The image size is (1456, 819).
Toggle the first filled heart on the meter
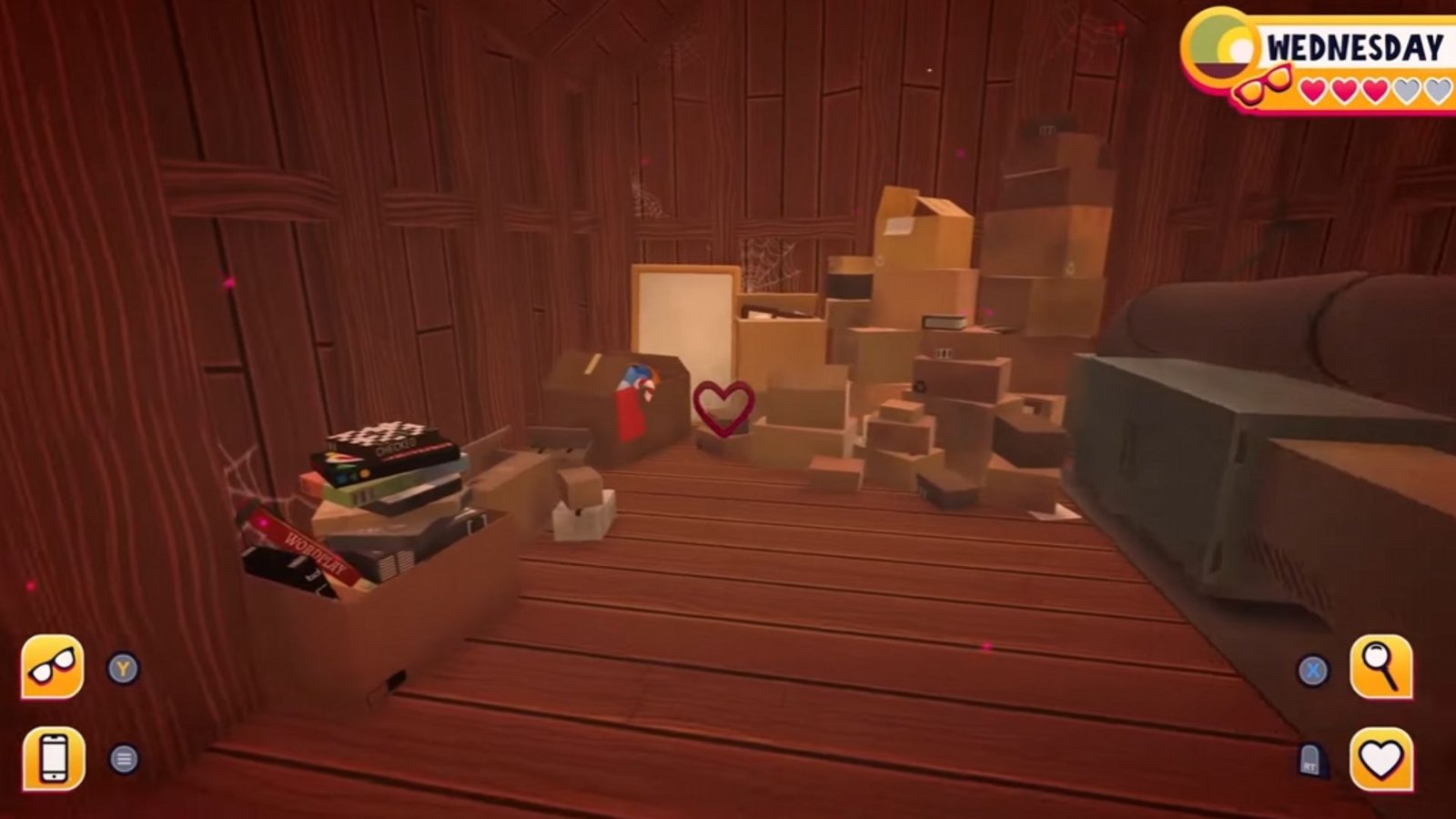(x=1311, y=91)
